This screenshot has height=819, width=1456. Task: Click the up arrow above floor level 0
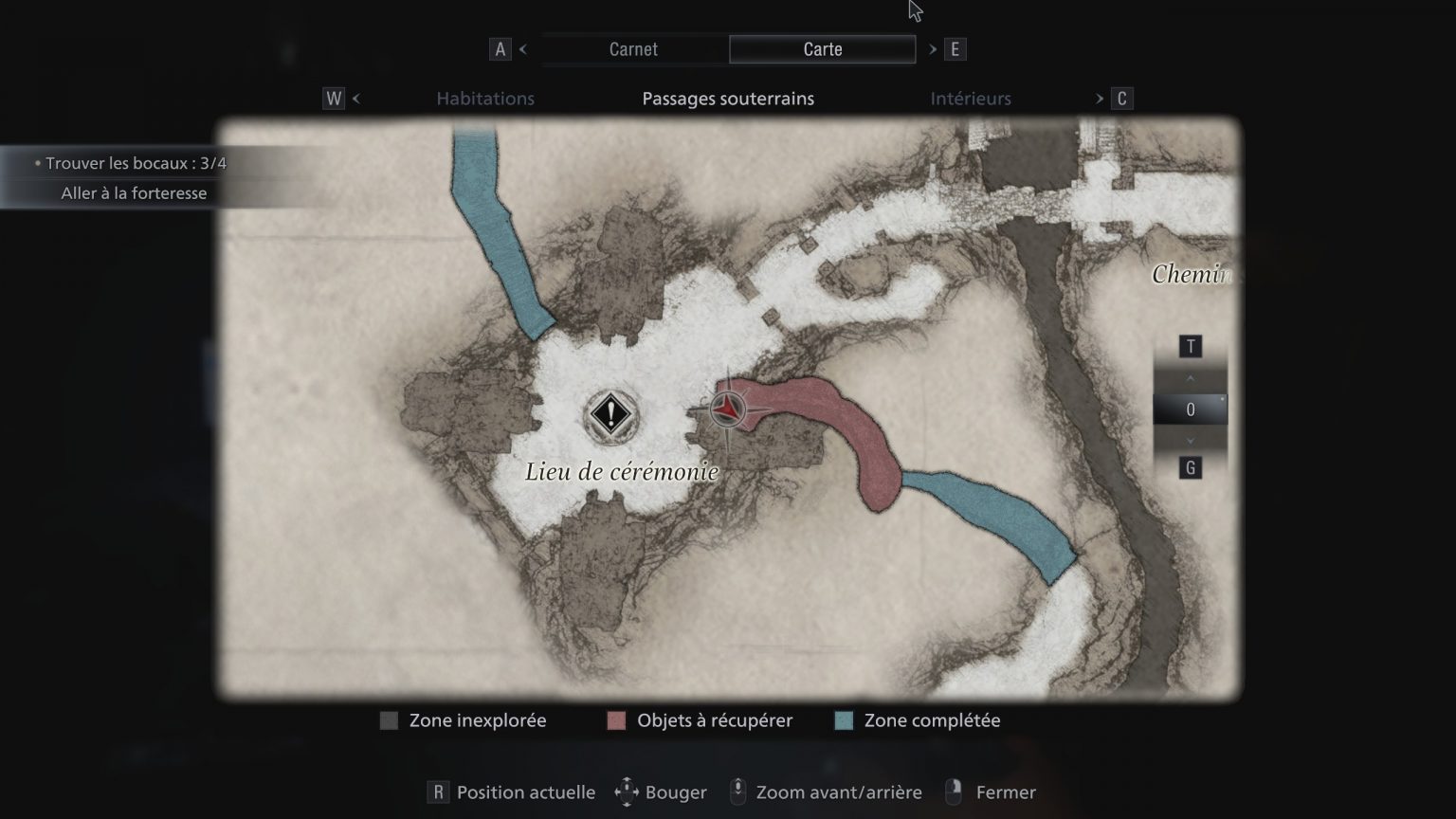tap(1191, 377)
